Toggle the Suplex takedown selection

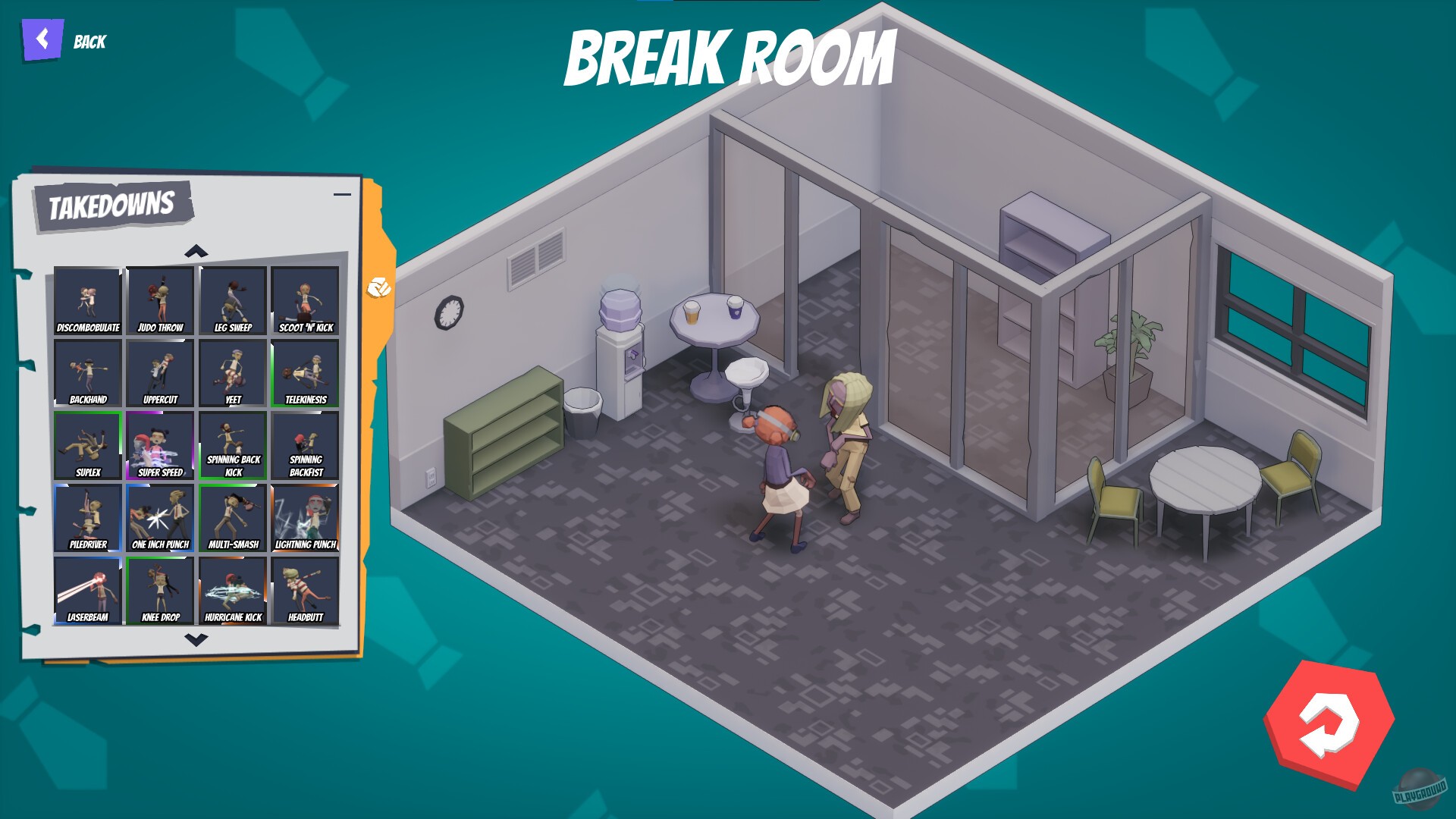86,443
